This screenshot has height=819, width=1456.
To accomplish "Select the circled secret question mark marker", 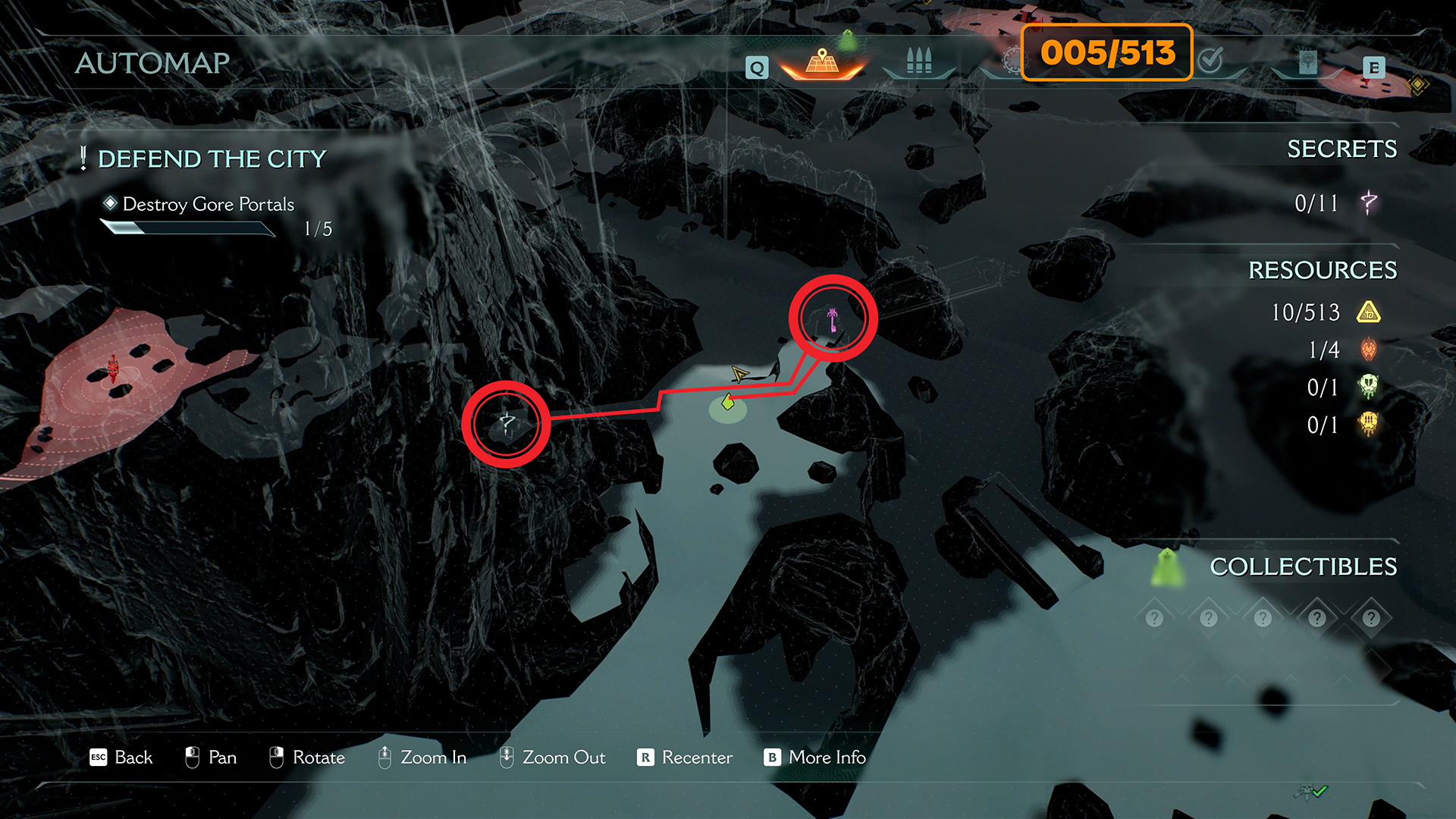I will pyautogui.click(x=507, y=423).
